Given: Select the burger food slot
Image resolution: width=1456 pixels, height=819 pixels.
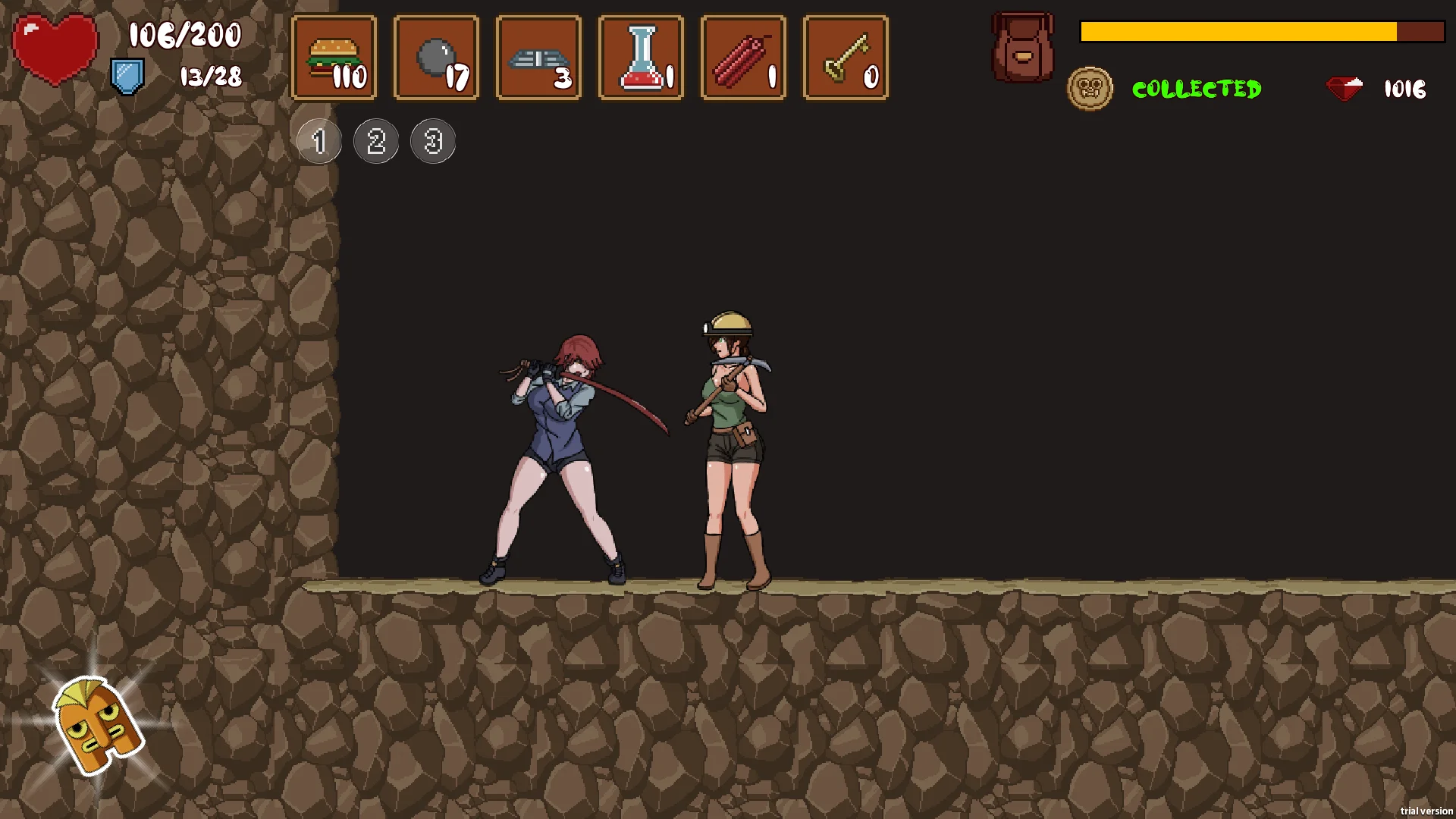Looking at the screenshot, I should pos(334,58).
